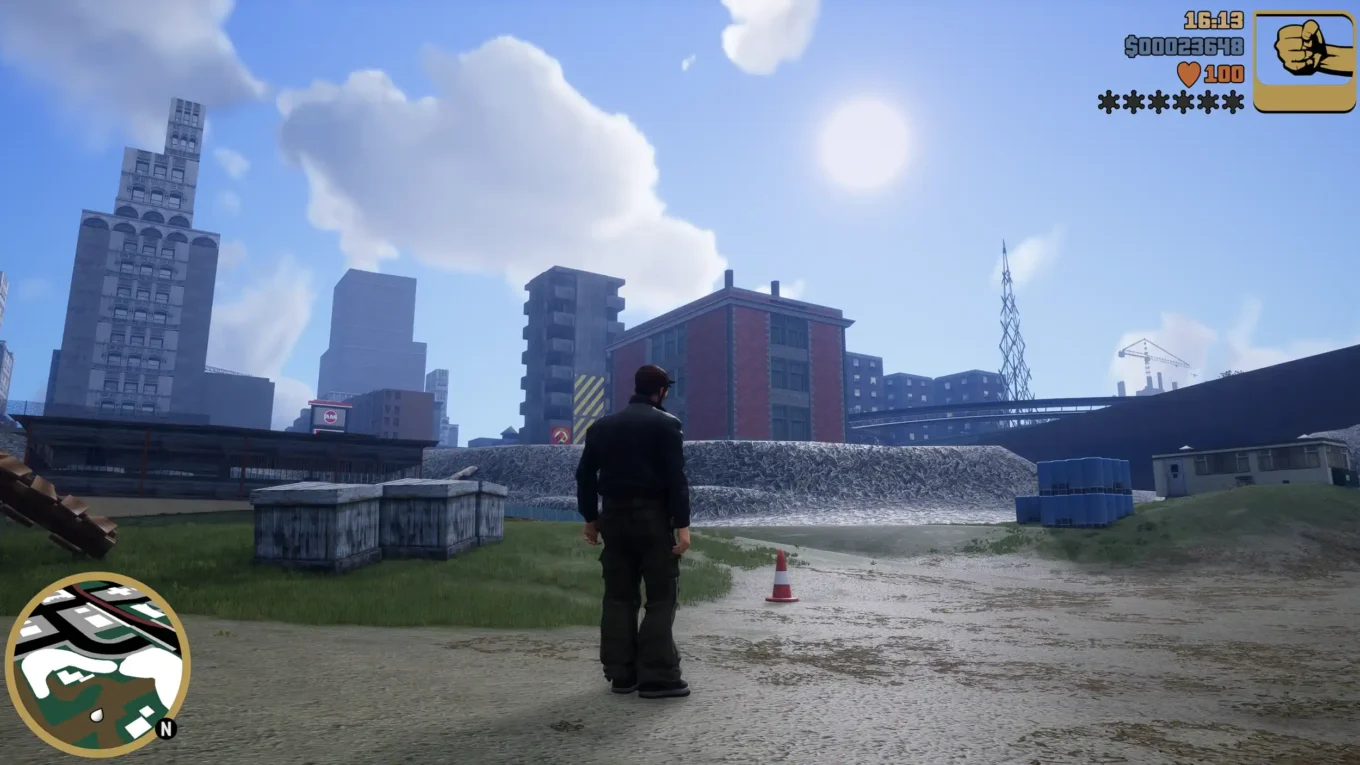The height and width of the screenshot is (765, 1360).
Task: Toggle the health display by clicking 100
Action: pos(1224,74)
